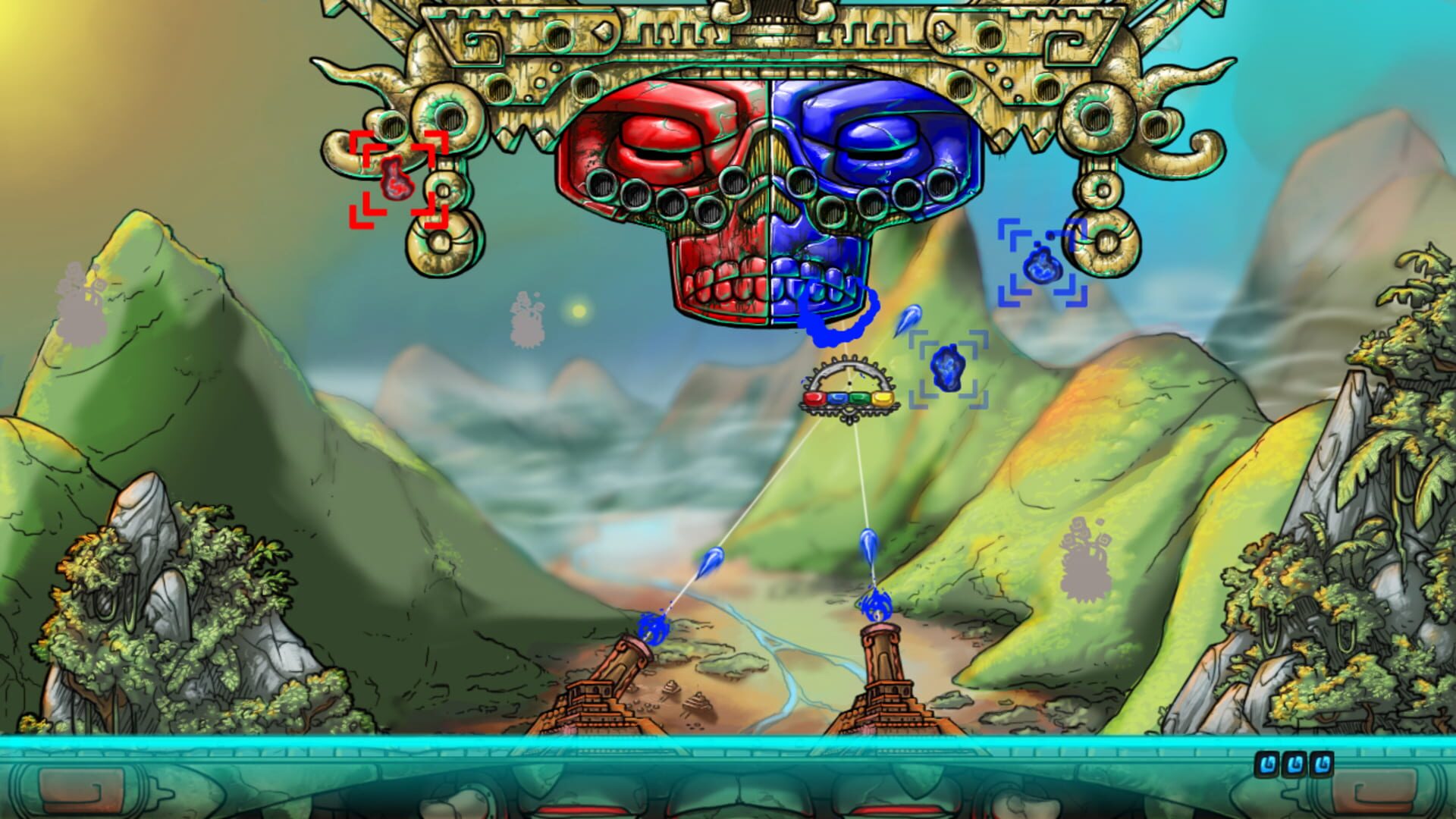Click the blue flame atop the left cannon
Screen dimensions: 1456x819
(654, 629)
